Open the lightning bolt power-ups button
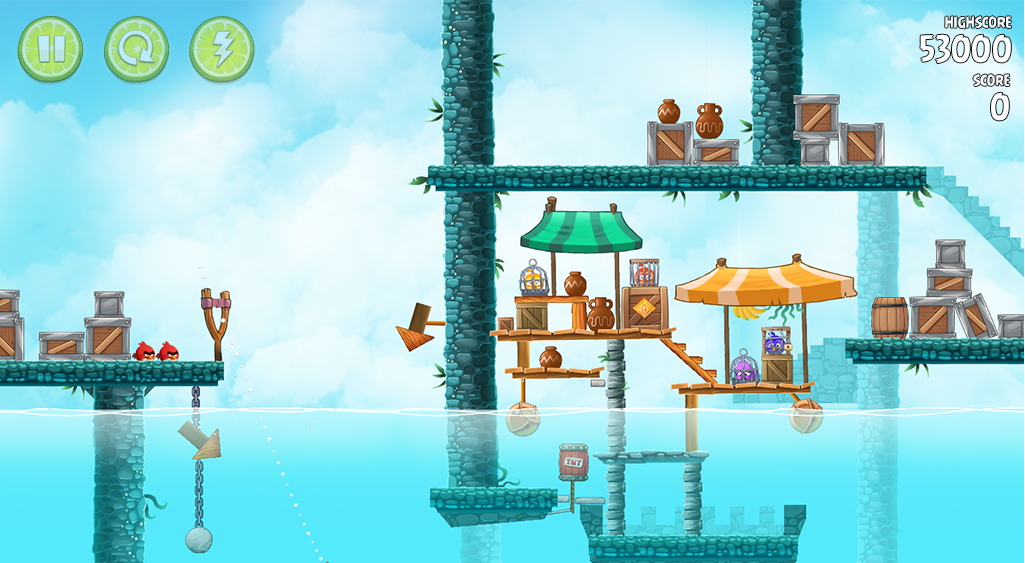 point(221,49)
